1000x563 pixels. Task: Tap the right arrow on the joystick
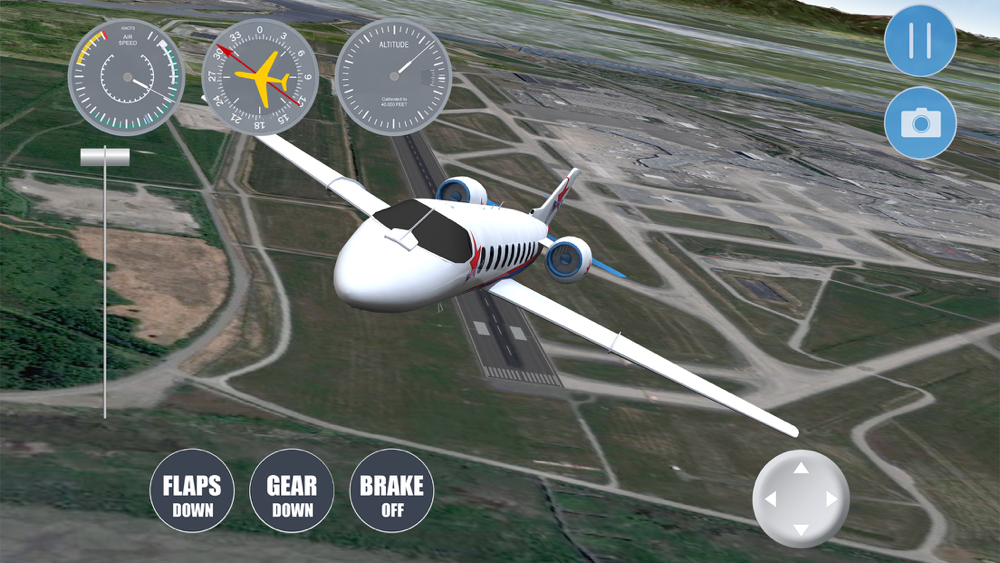(831, 499)
